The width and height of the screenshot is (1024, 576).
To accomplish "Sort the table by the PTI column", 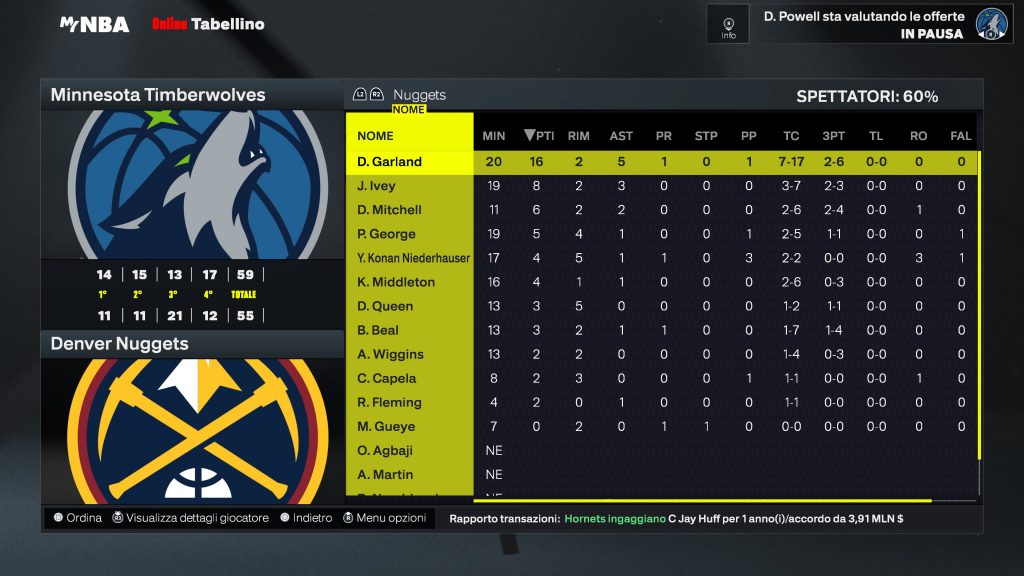I will [539, 136].
